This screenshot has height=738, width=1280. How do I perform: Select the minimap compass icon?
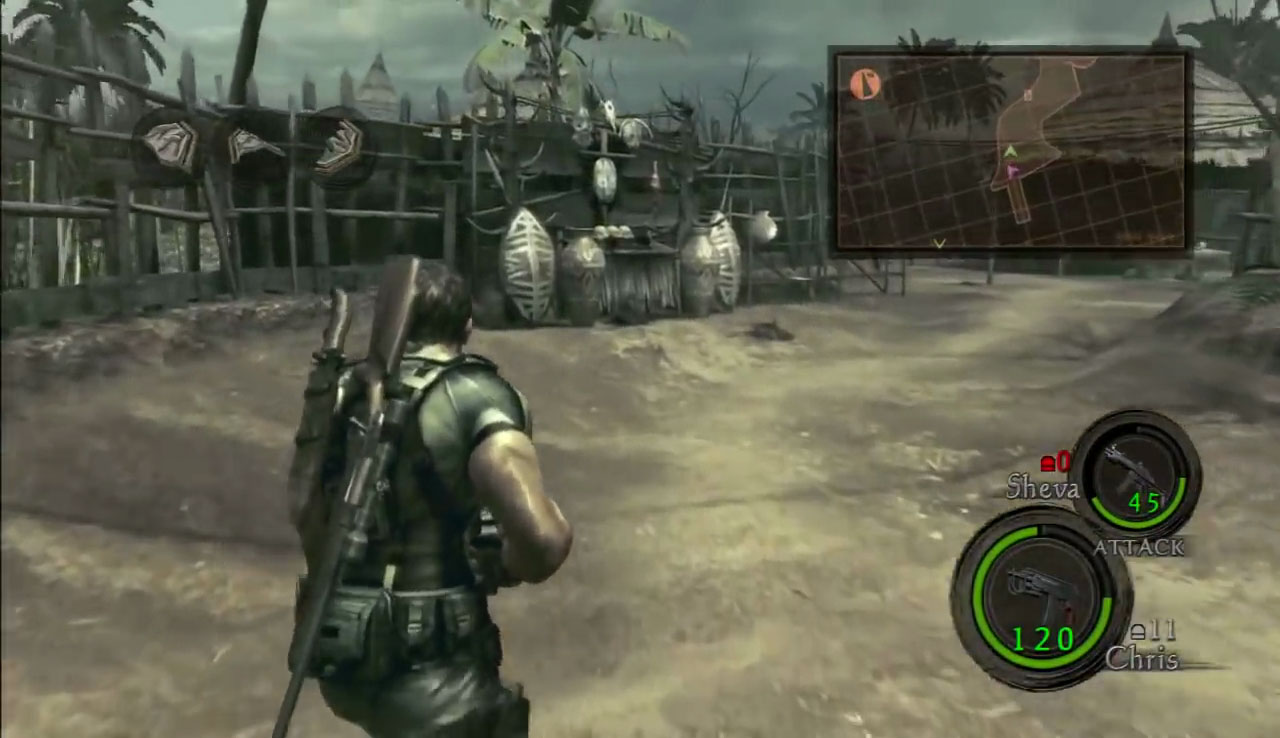coord(866,84)
